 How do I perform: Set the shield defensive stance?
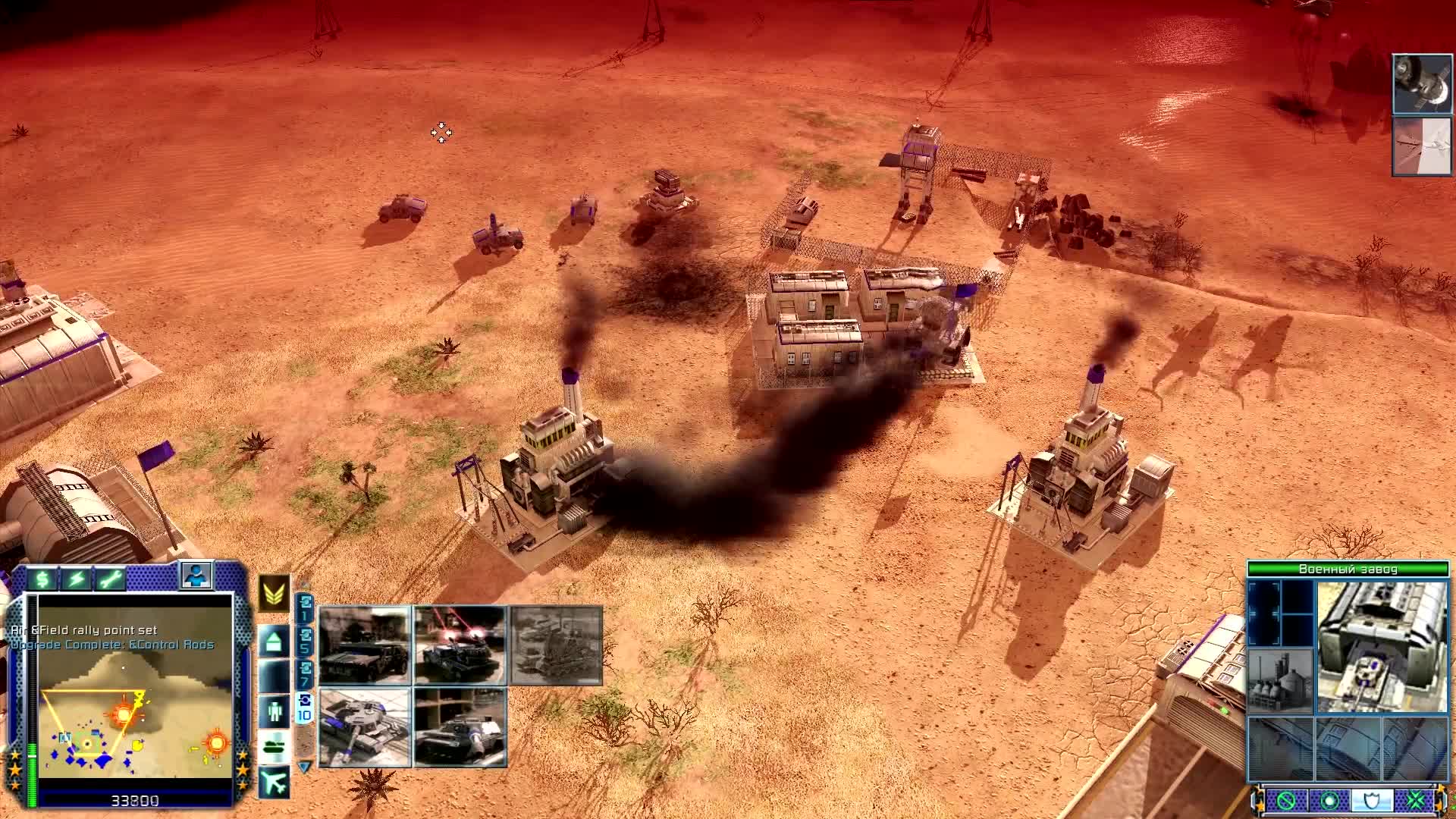1371,799
